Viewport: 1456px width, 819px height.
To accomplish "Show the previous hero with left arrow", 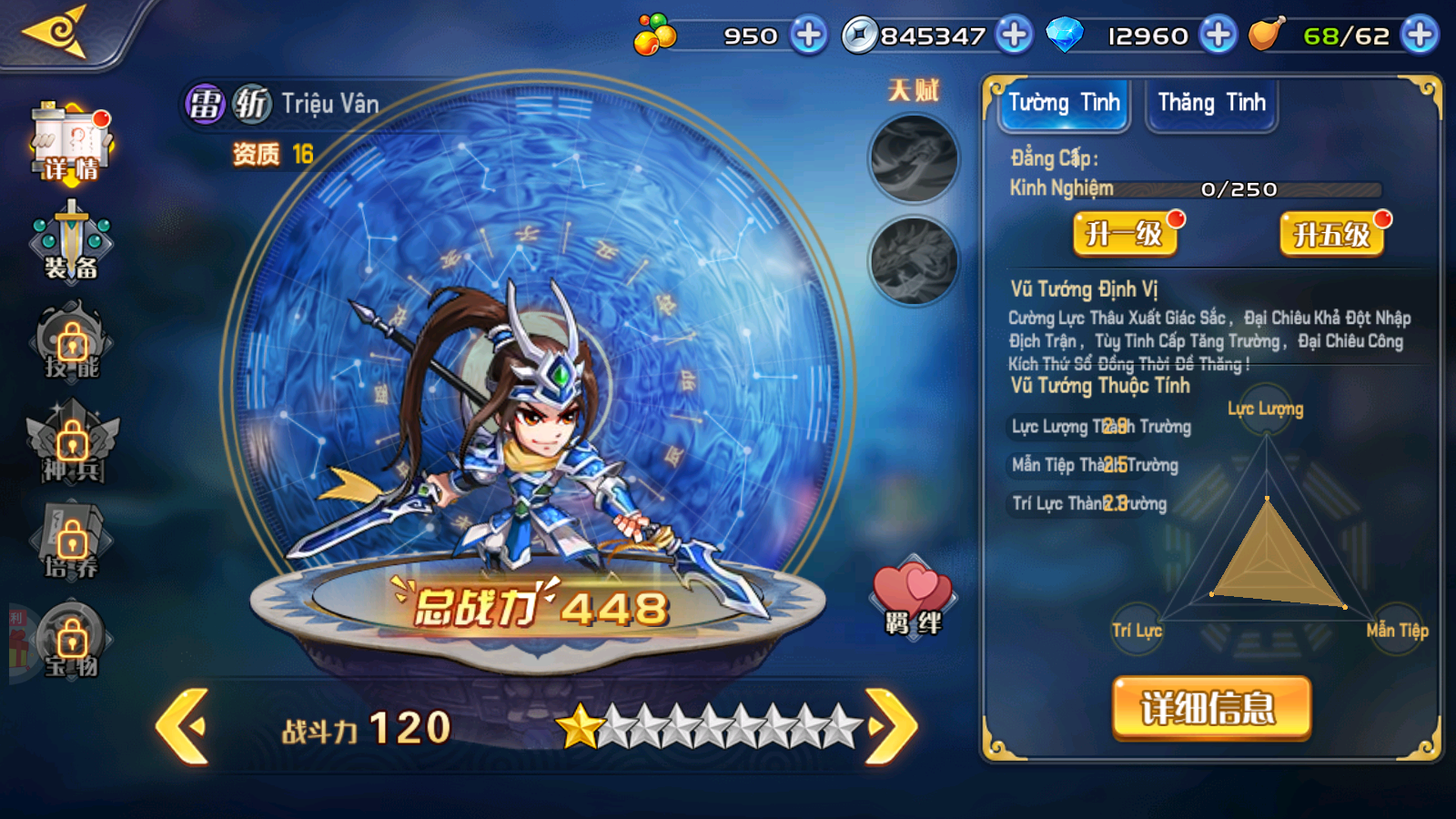I will tap(184, 726).
